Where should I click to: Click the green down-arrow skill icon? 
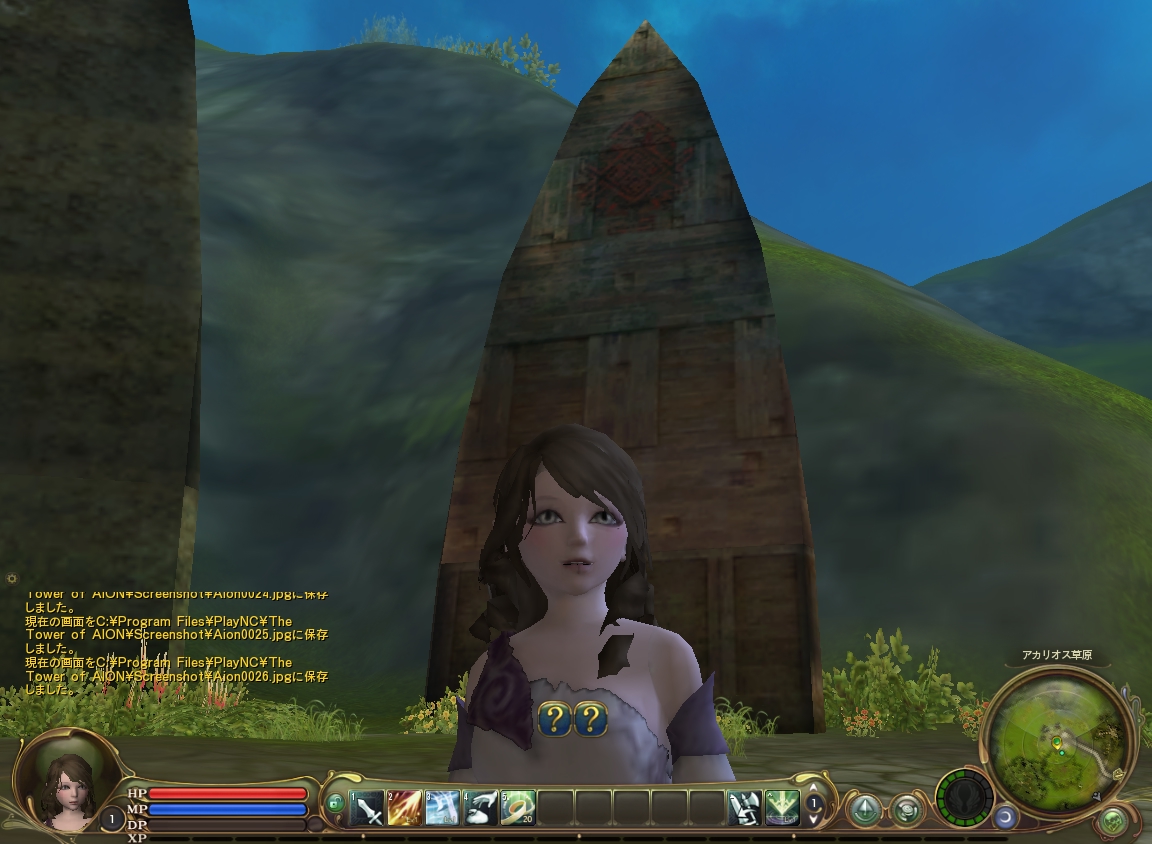(x=782, y=807)
